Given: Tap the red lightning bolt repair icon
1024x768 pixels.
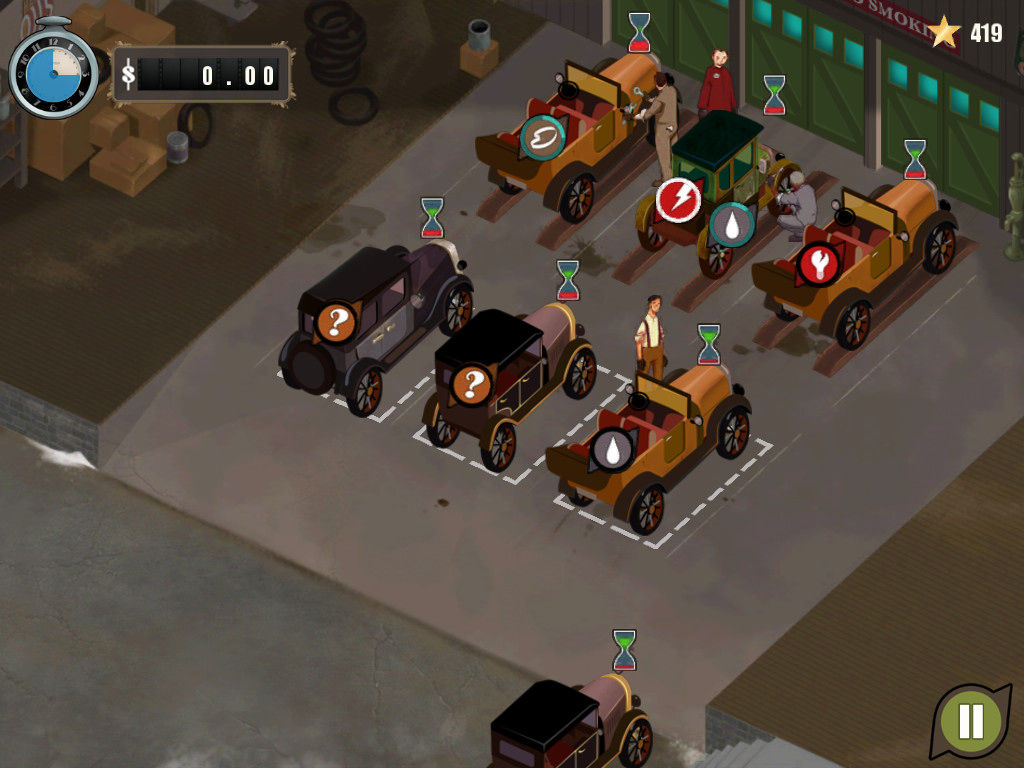Looking at the screenshot, I should (678, 200).
